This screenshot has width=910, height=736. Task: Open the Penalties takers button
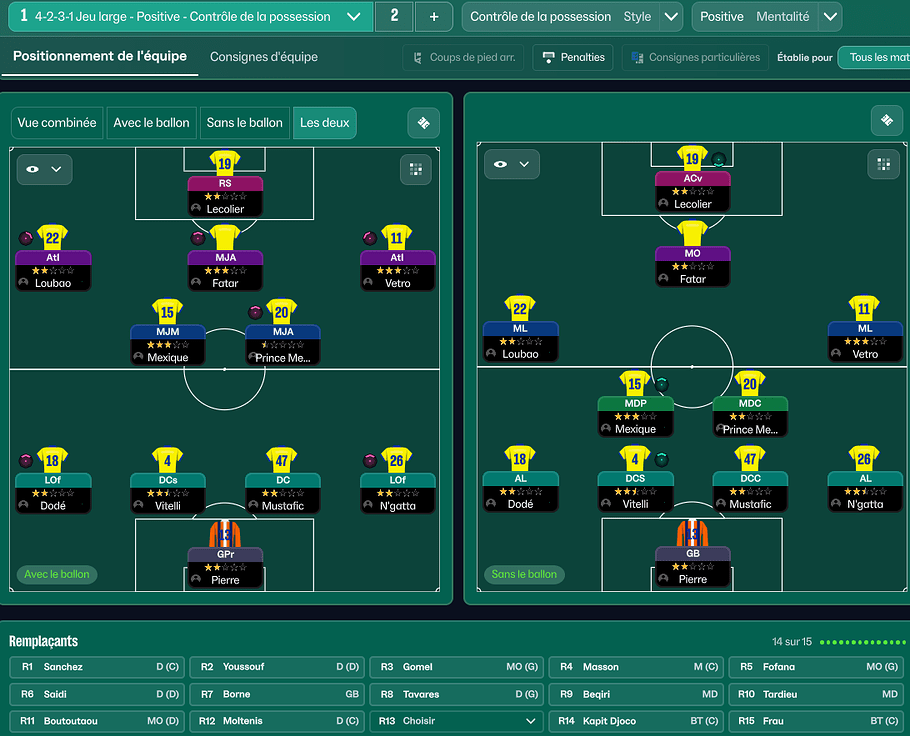[573, 58]
